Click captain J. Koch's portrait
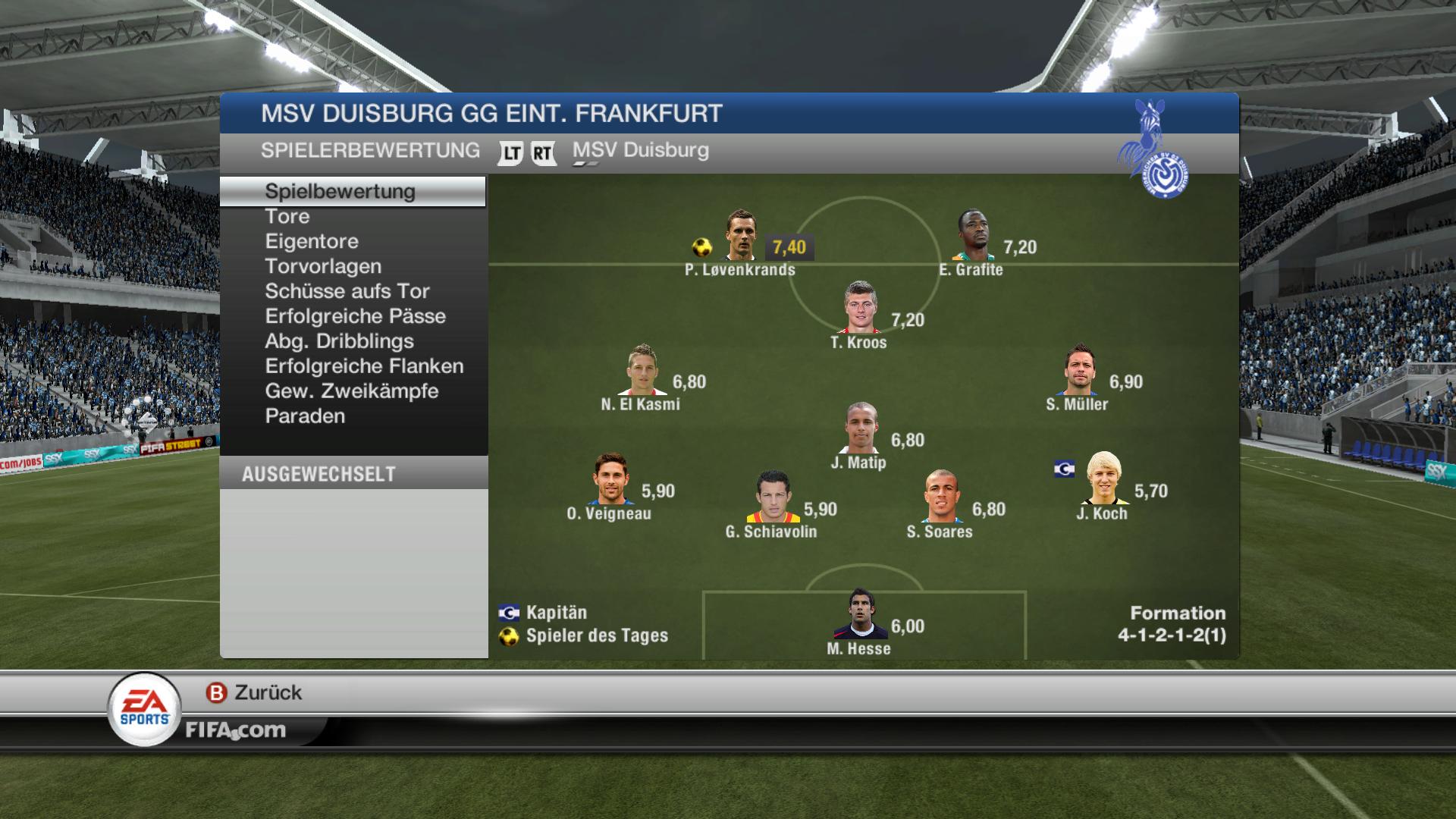Image resolution: width=1456 pixels, height=819 pixels. (x=1103, y=479)
